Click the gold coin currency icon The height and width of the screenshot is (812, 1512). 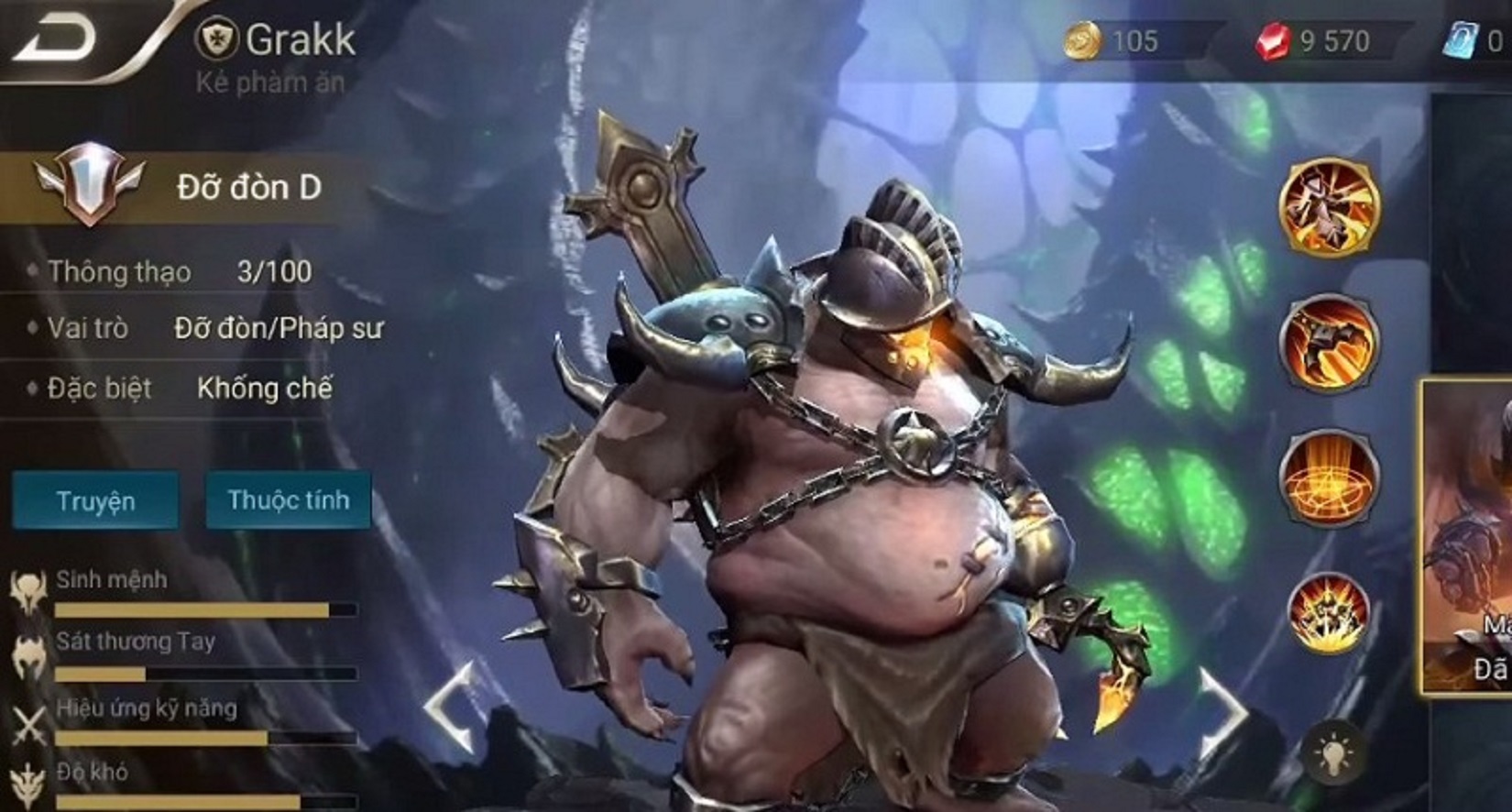point(1085,39)
